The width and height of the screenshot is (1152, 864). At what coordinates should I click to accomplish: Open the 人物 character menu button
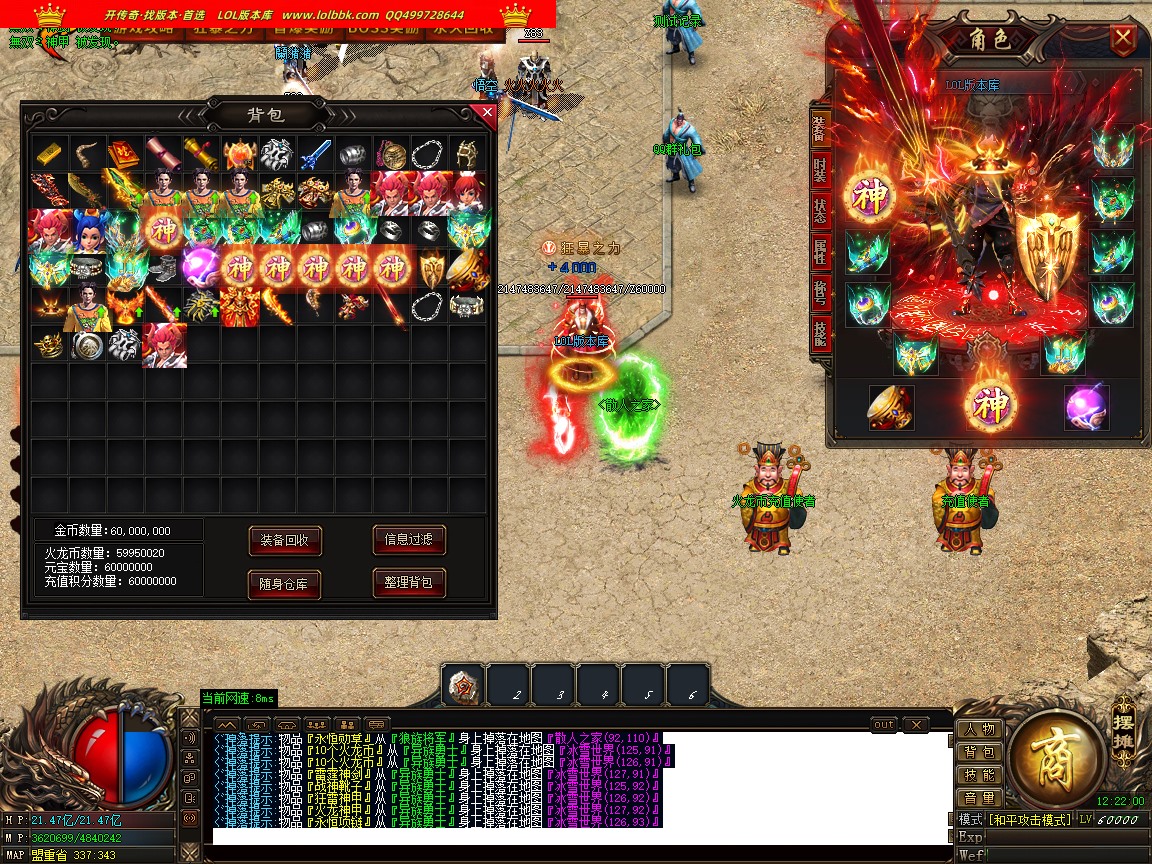click(980, 729)
